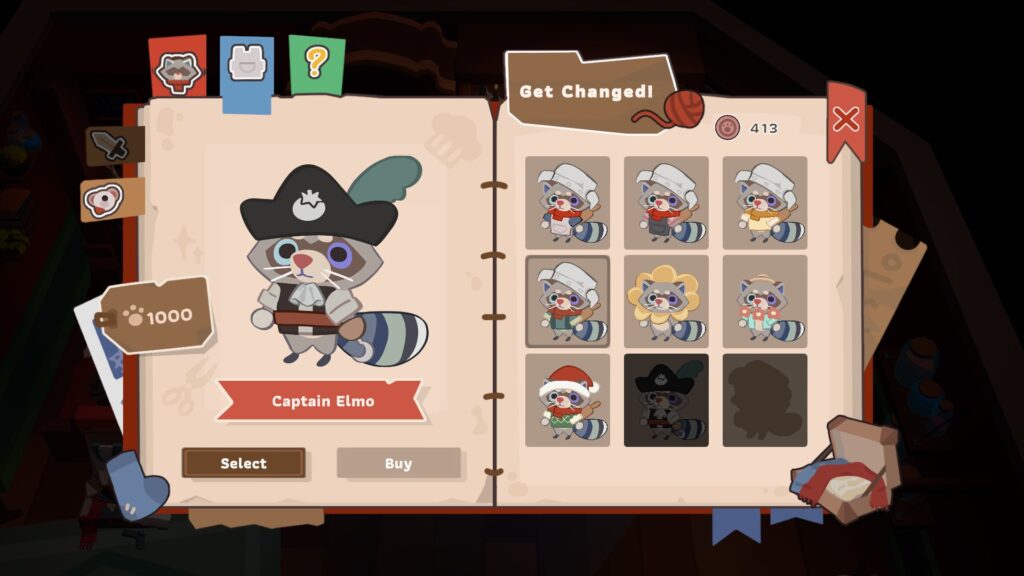The width and height of the screenshot is (1024, 576).
Task: Buy the Captain Elmo outfit
Action: (398, 463)
